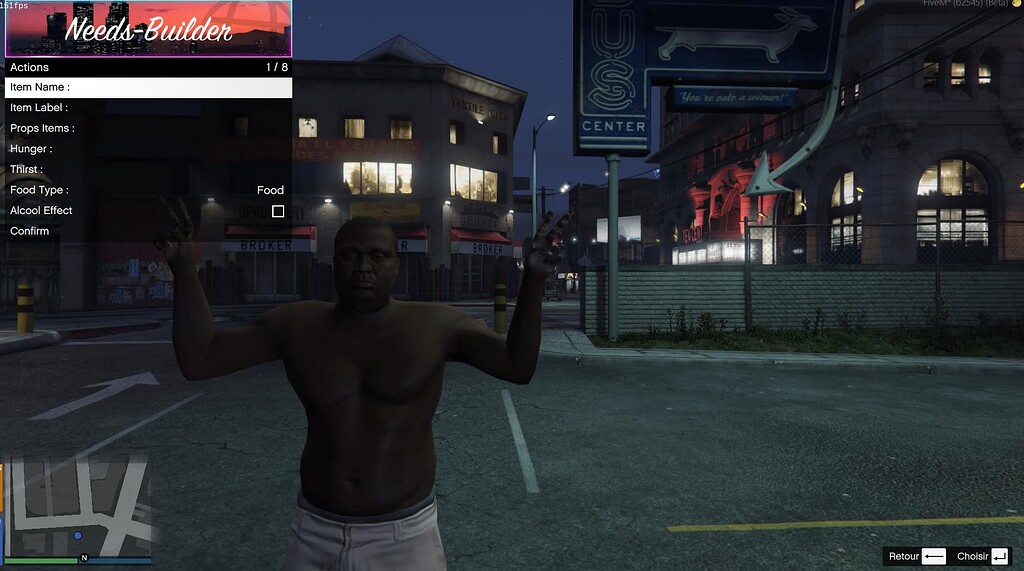Activate the Confirm menu entry
The height and width of the screenshot is (571, 1024).
tap(148, 231)
